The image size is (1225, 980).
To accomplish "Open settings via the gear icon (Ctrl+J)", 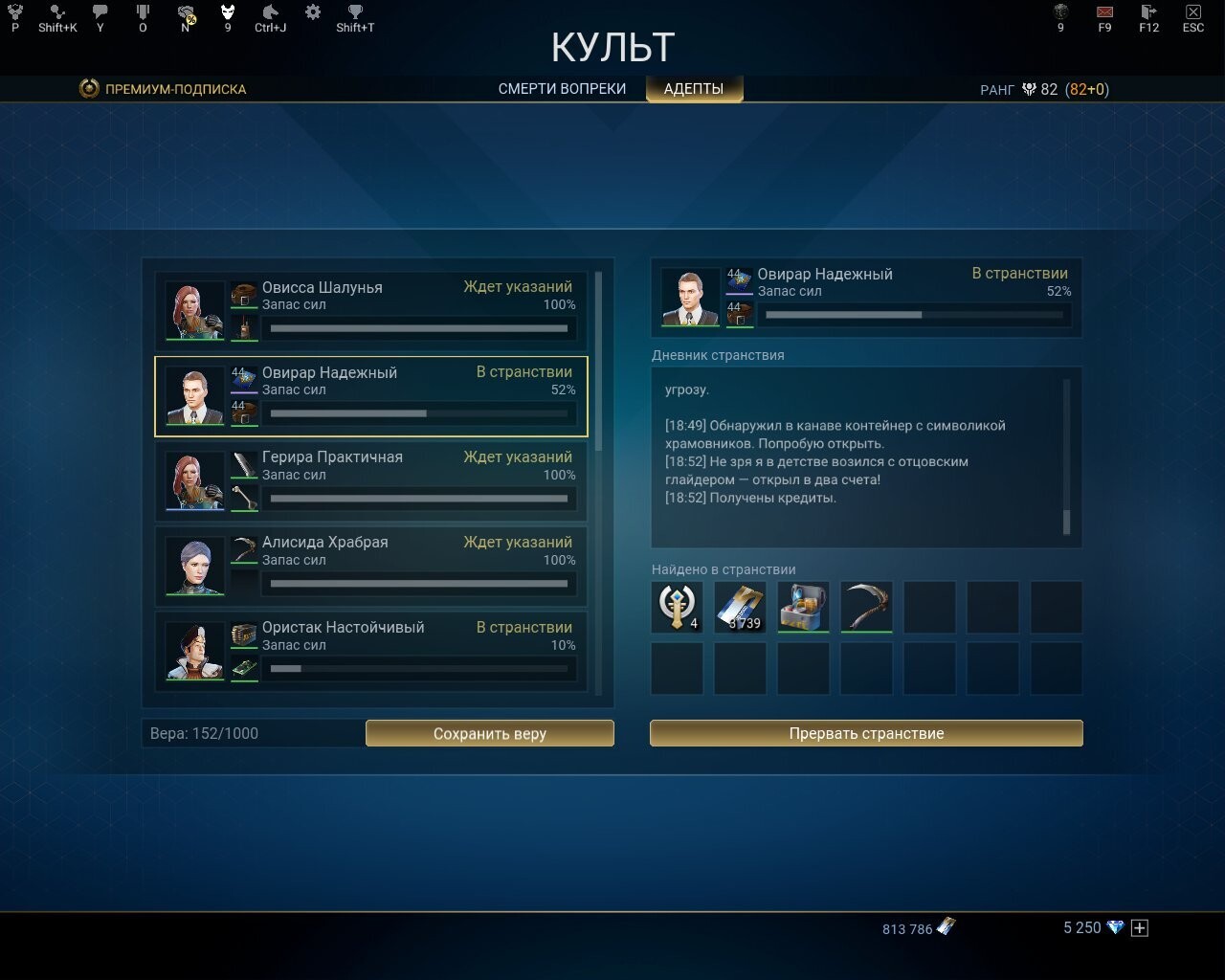I will point(311,14).
